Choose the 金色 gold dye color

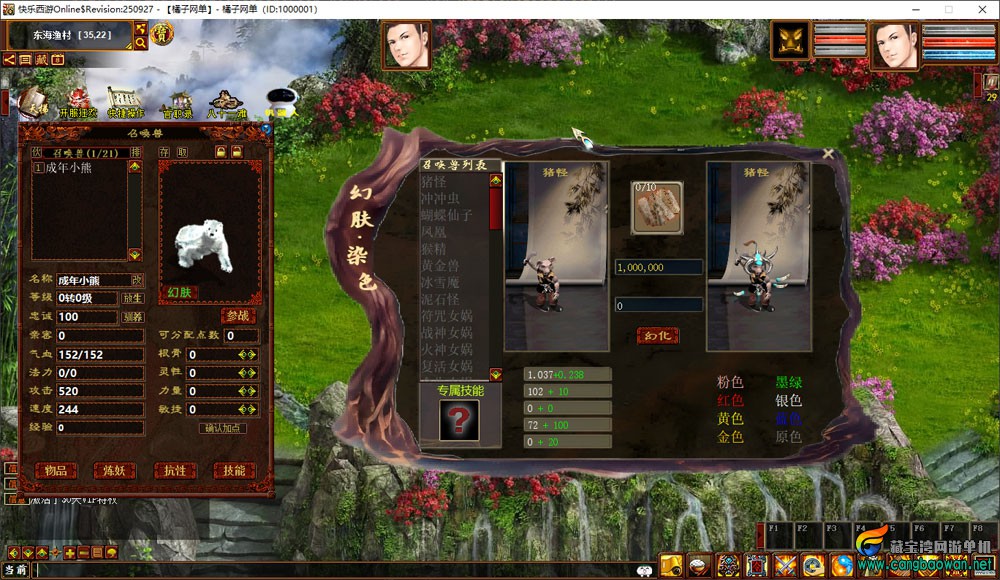pos(730,437)
